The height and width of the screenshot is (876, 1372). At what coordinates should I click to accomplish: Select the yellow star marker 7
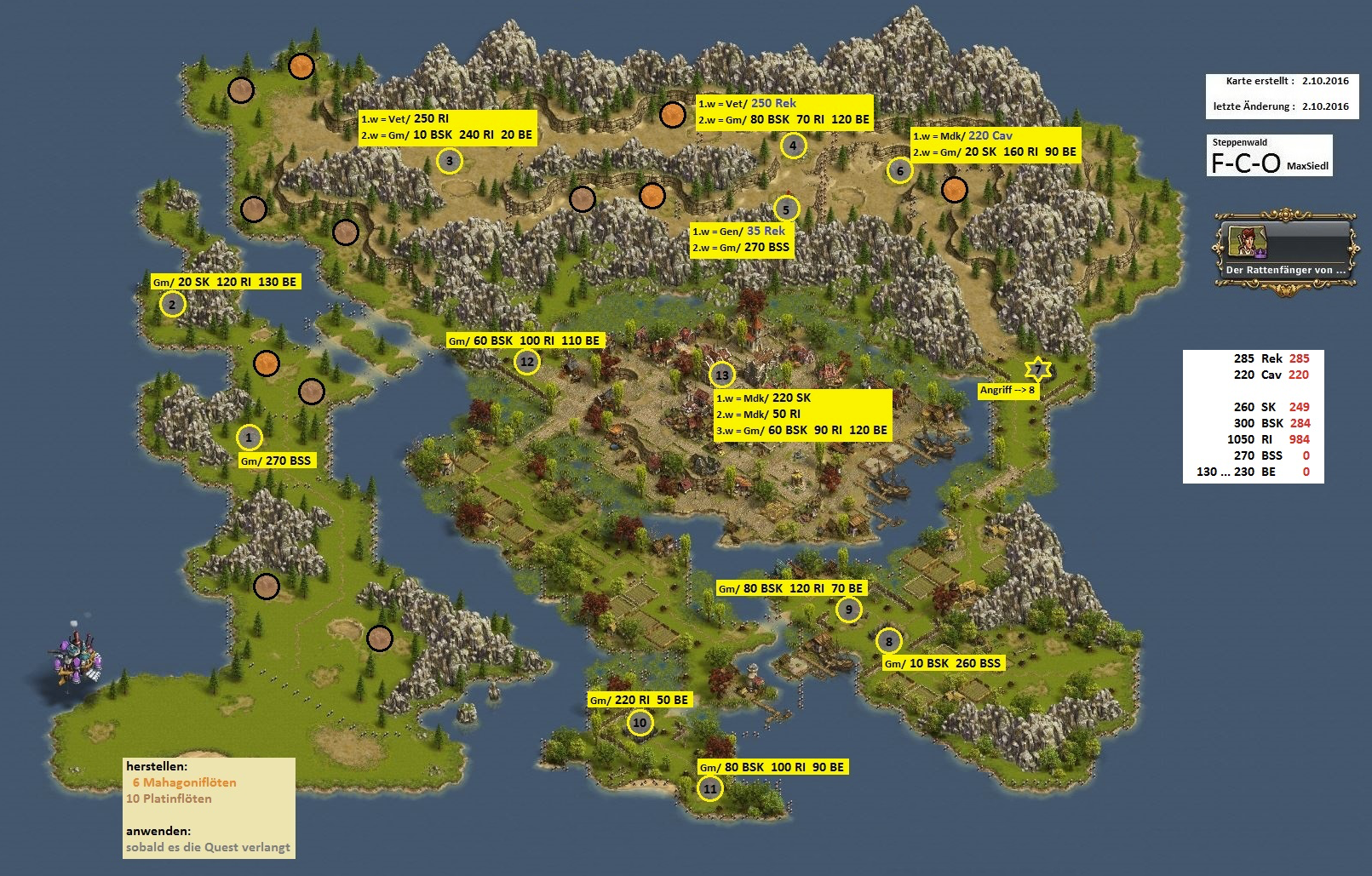pos(1037,369)
